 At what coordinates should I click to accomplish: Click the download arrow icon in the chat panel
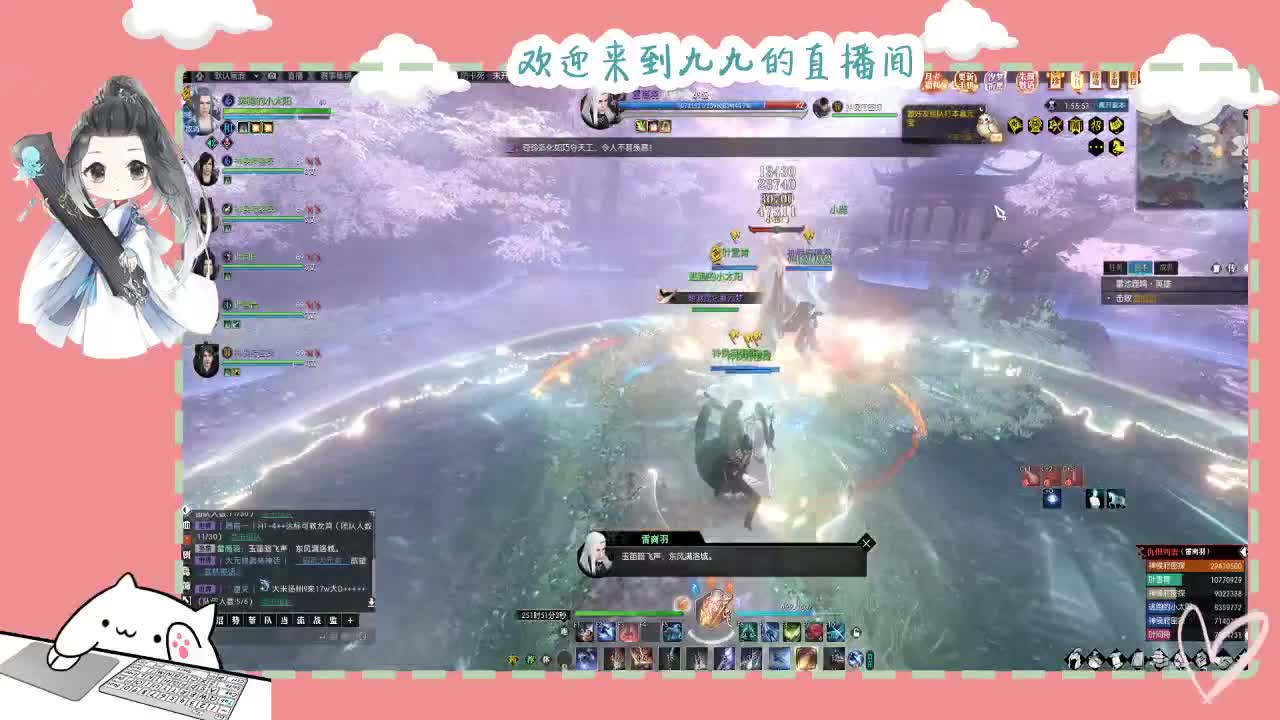click(372, 602)
